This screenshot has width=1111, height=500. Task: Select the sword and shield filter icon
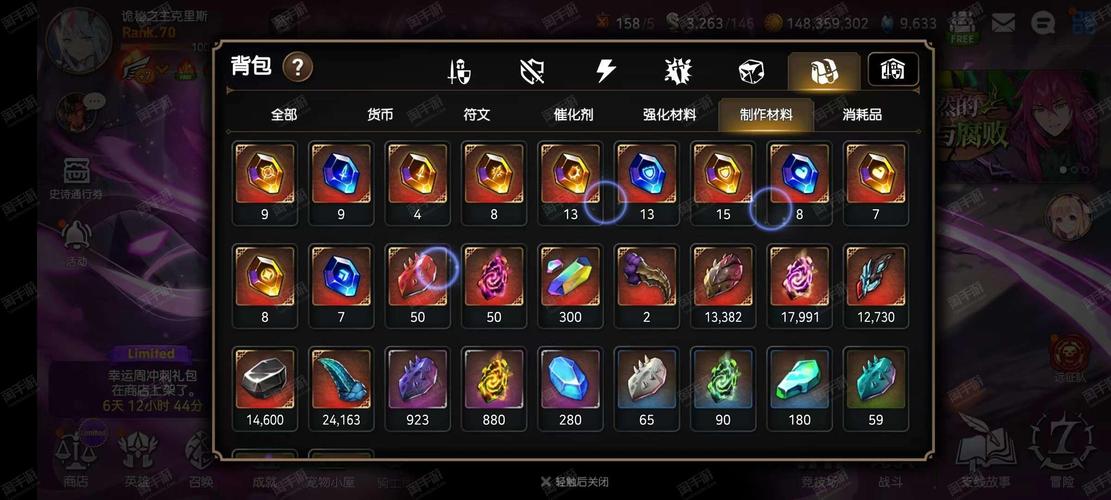[x=460, y=71]
